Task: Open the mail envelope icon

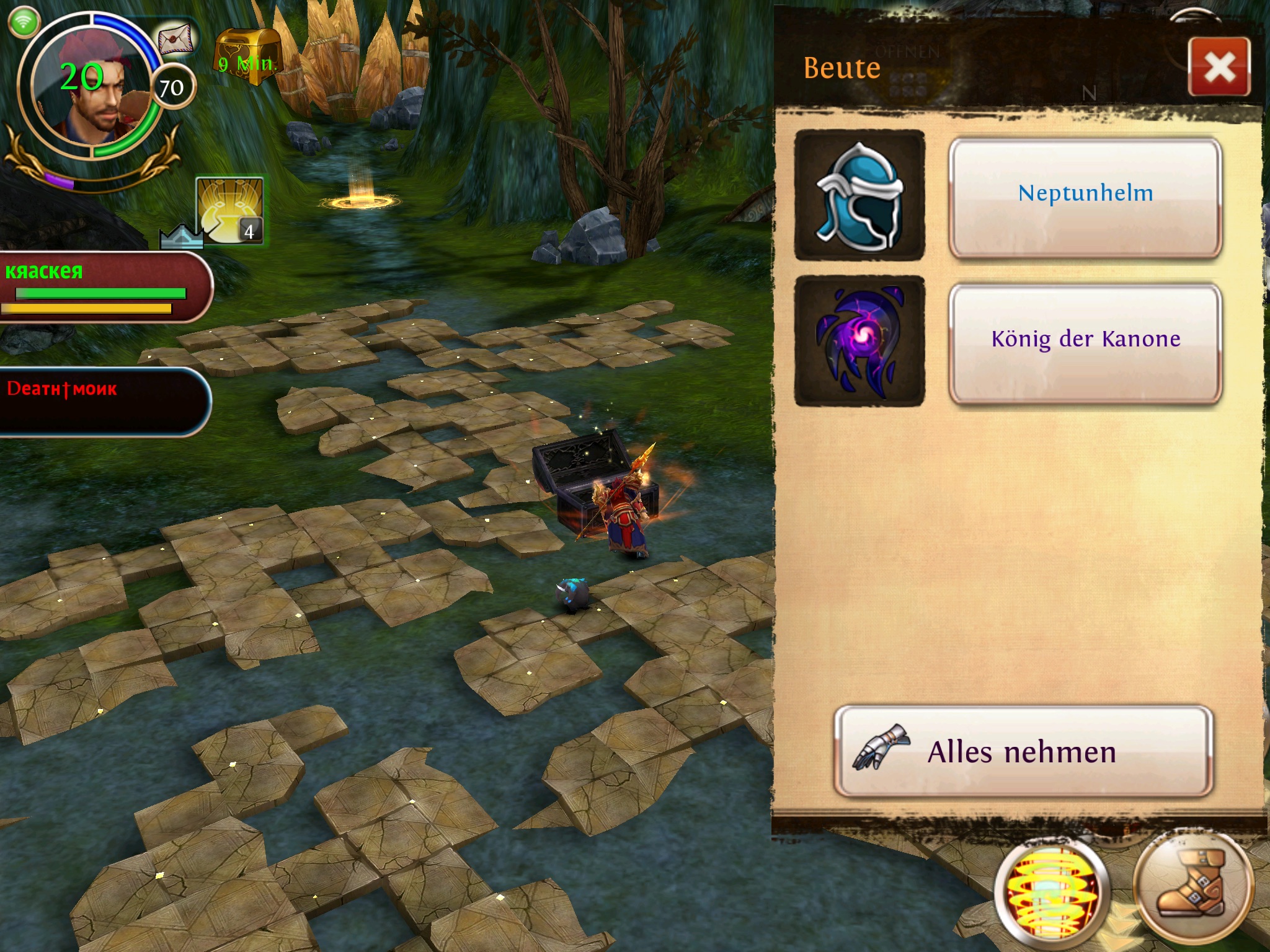Action: pyautogui.click(x=176, y=39)
